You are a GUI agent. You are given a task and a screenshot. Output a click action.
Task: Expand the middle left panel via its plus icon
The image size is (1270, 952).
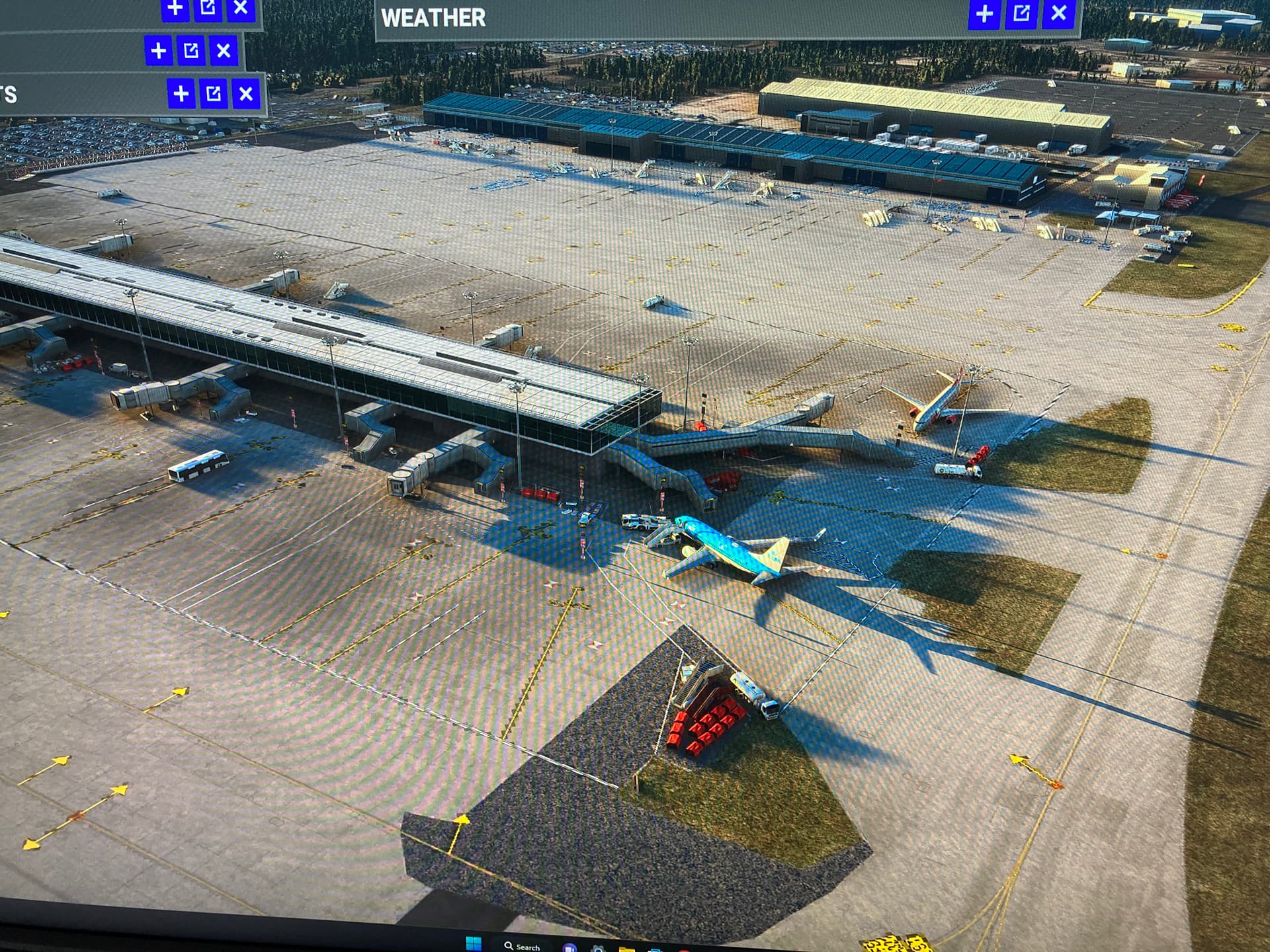[158, 49]
